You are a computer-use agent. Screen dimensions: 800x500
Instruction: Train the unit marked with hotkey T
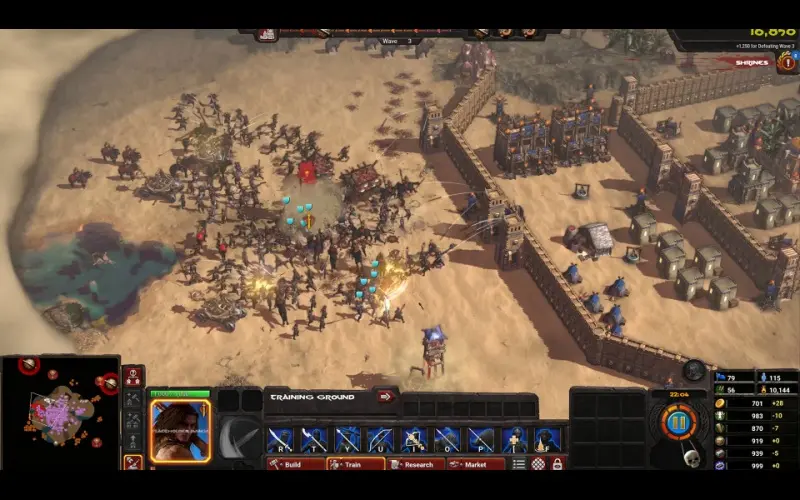(x=314, y=439)
